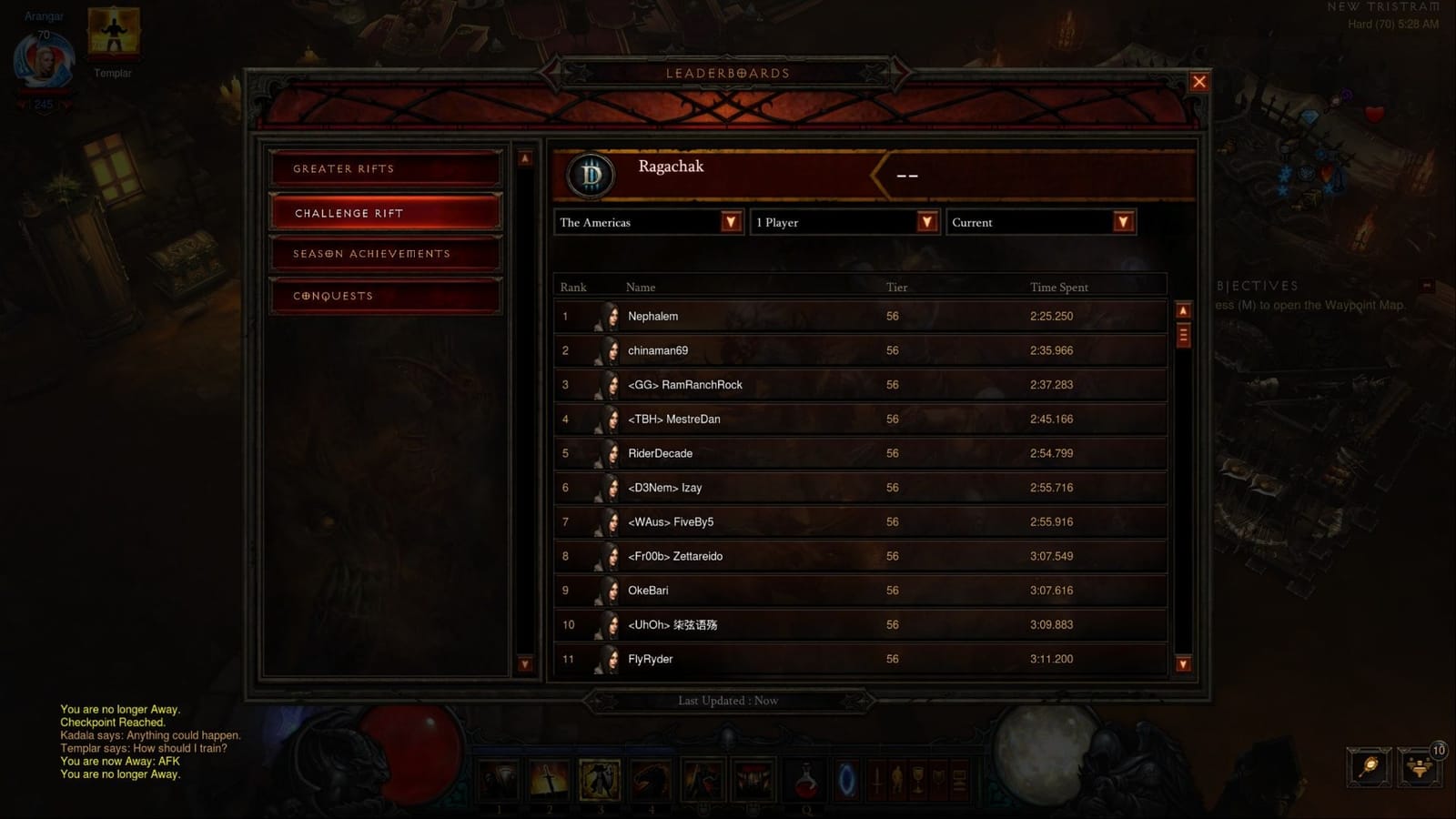This screenshot has width=1456, height=819.
Task: Open a Town Portal from the hotbar
Action: [846, 780]
